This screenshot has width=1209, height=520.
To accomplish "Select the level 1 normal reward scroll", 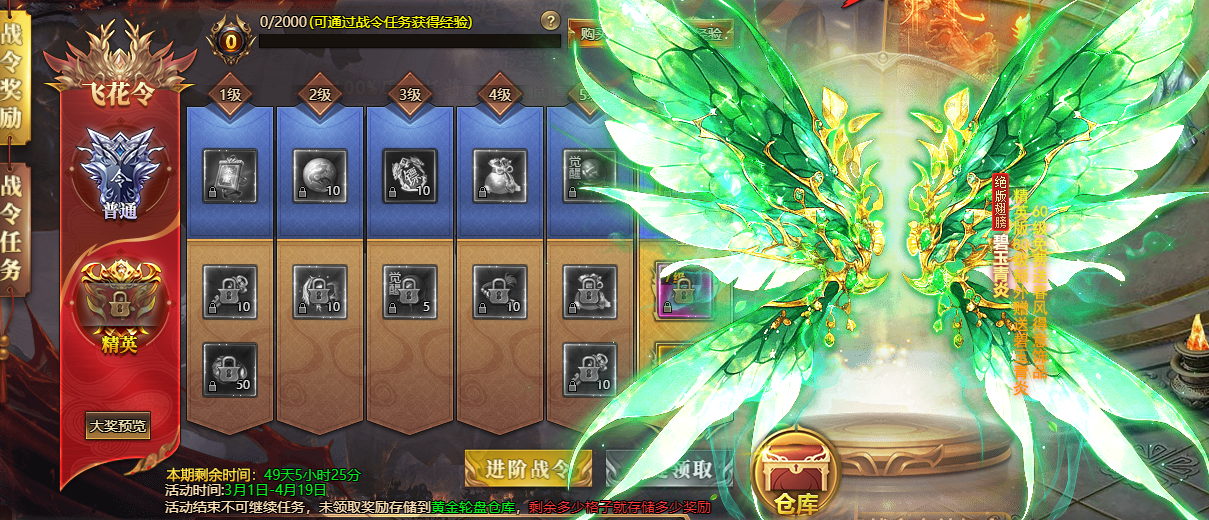I will 230,176.
